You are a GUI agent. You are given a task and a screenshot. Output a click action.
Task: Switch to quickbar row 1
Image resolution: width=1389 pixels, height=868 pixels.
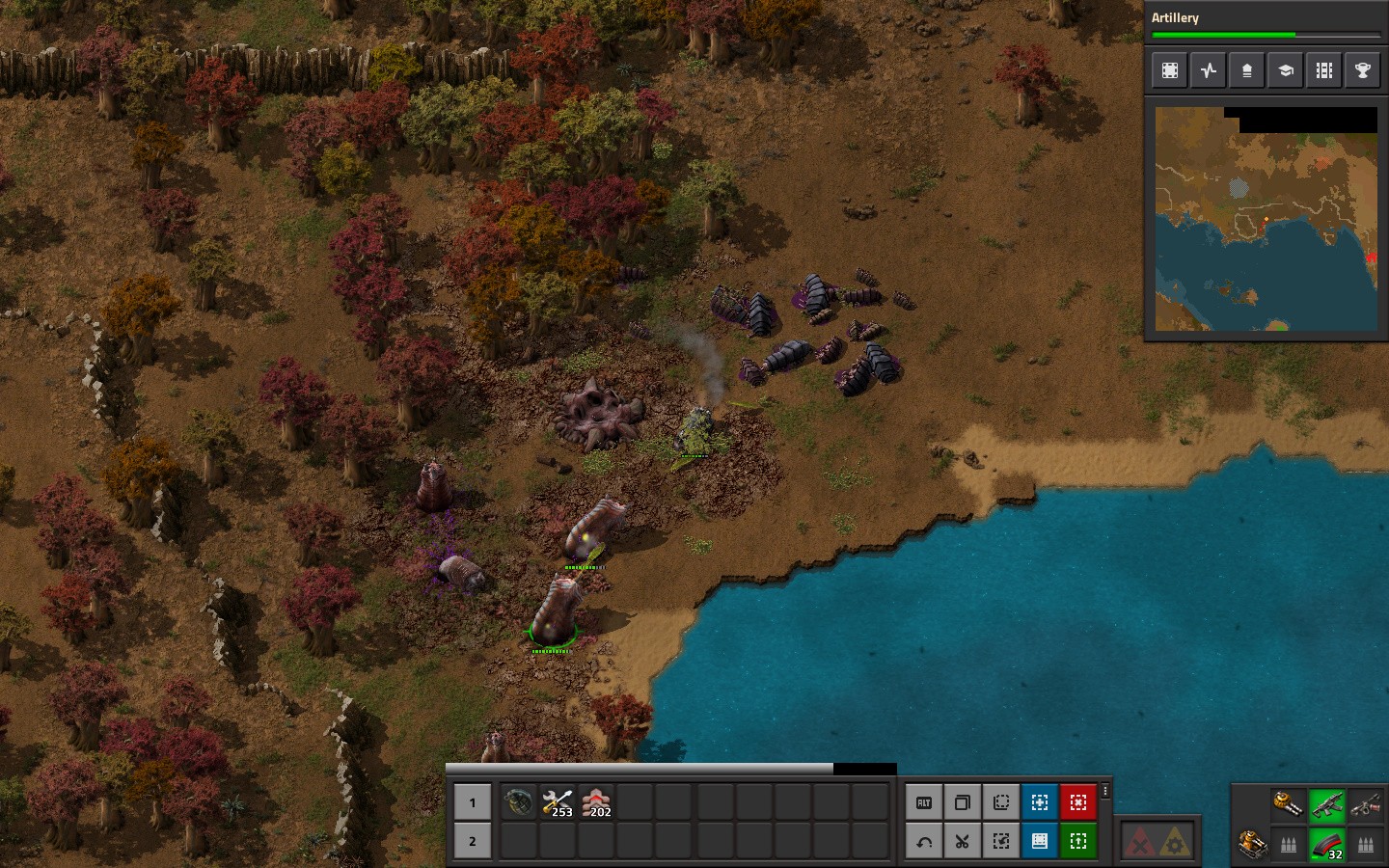[473, 801]
